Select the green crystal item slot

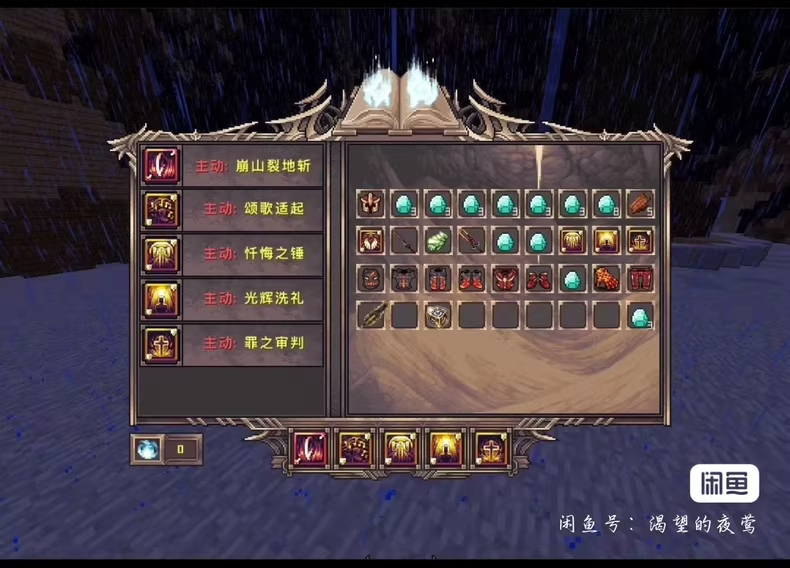(x=438, y=241)
